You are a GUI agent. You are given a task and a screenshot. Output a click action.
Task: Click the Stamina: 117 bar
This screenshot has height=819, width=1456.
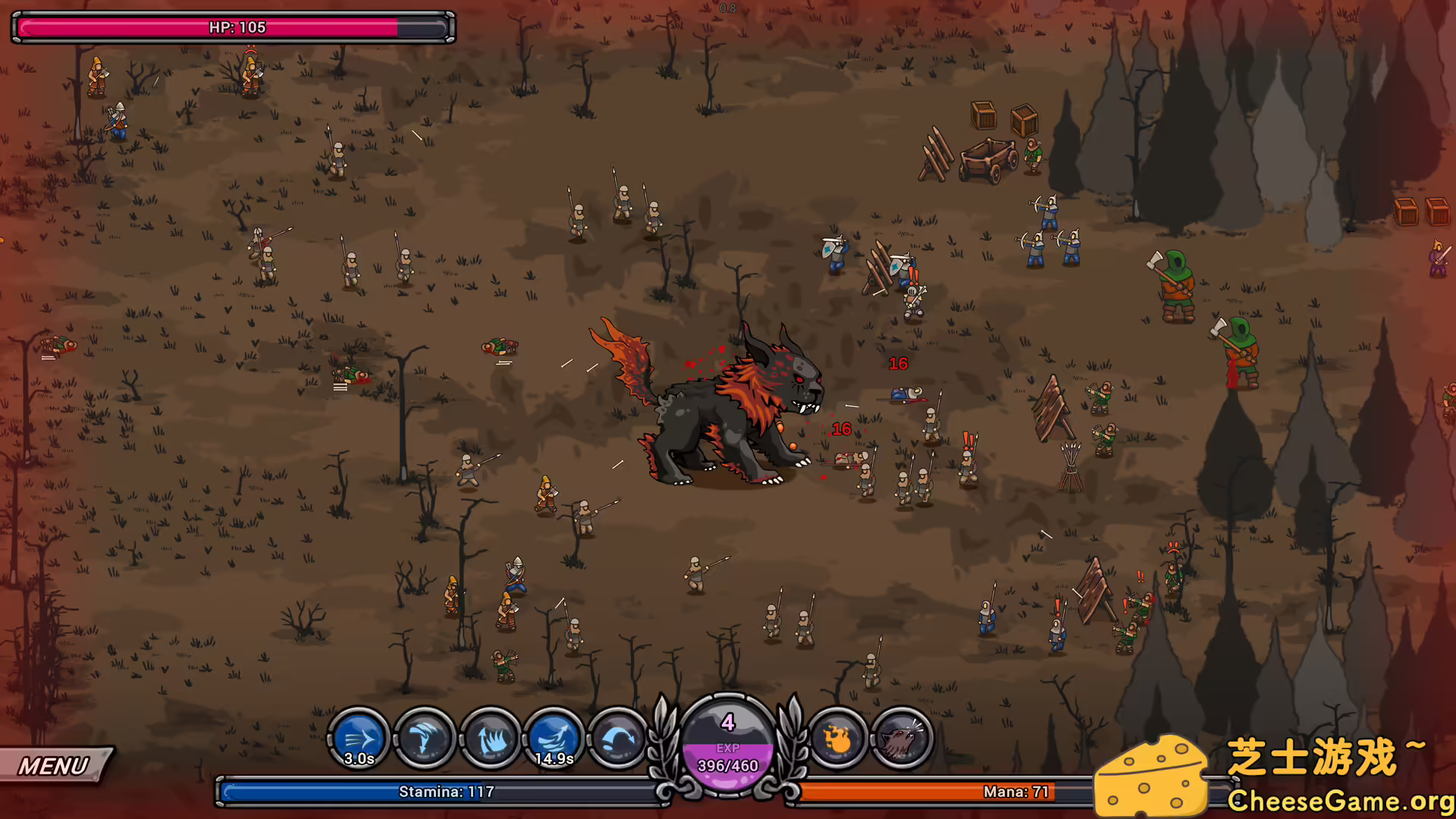coord(440,792)
